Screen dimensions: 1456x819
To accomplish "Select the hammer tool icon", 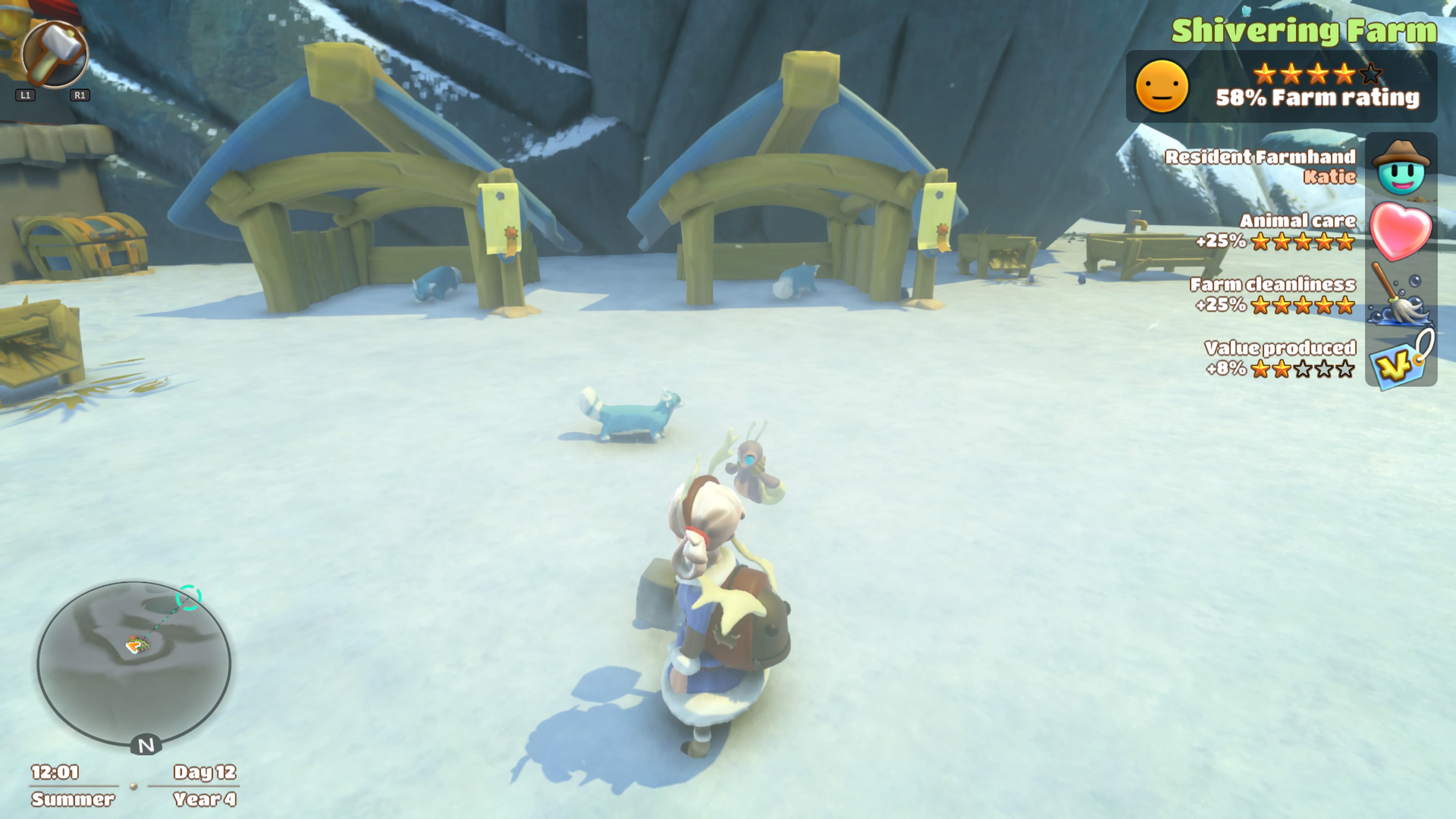I will coord(55,55).
